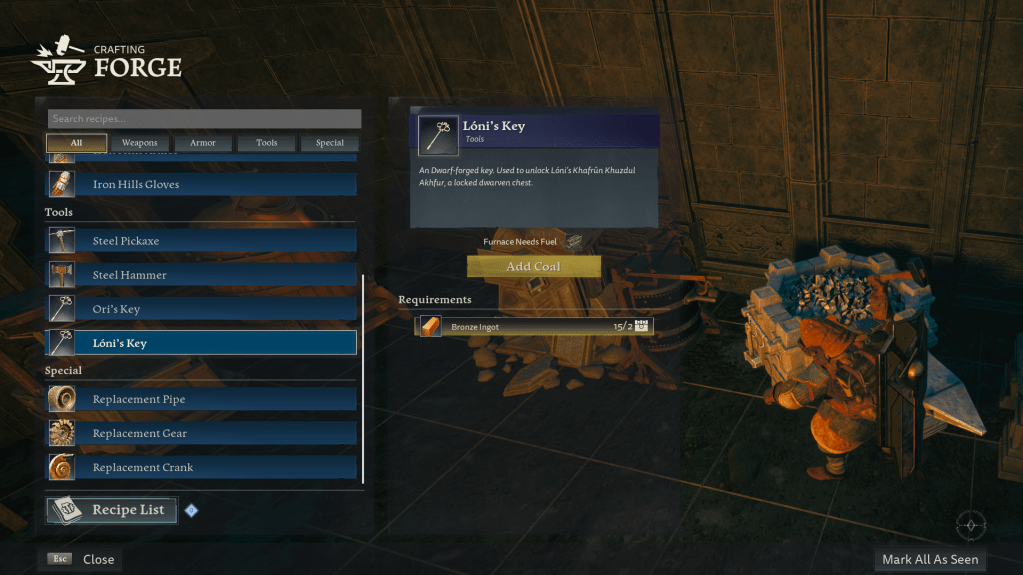This screenshot has width=1023, height=575.
Task: Select the Special recipe tab
Action: (330, 143)
